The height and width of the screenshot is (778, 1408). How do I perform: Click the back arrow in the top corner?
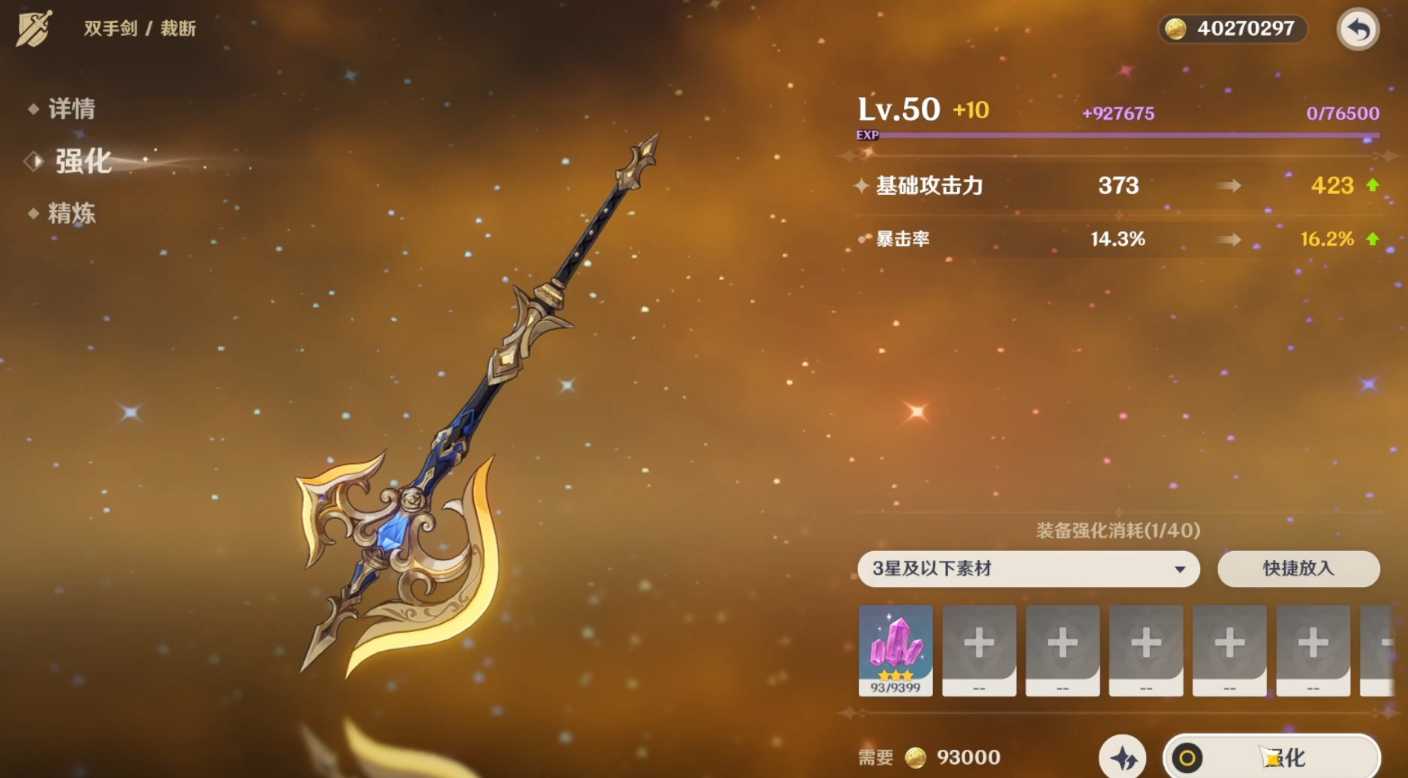click(1357, 29)
